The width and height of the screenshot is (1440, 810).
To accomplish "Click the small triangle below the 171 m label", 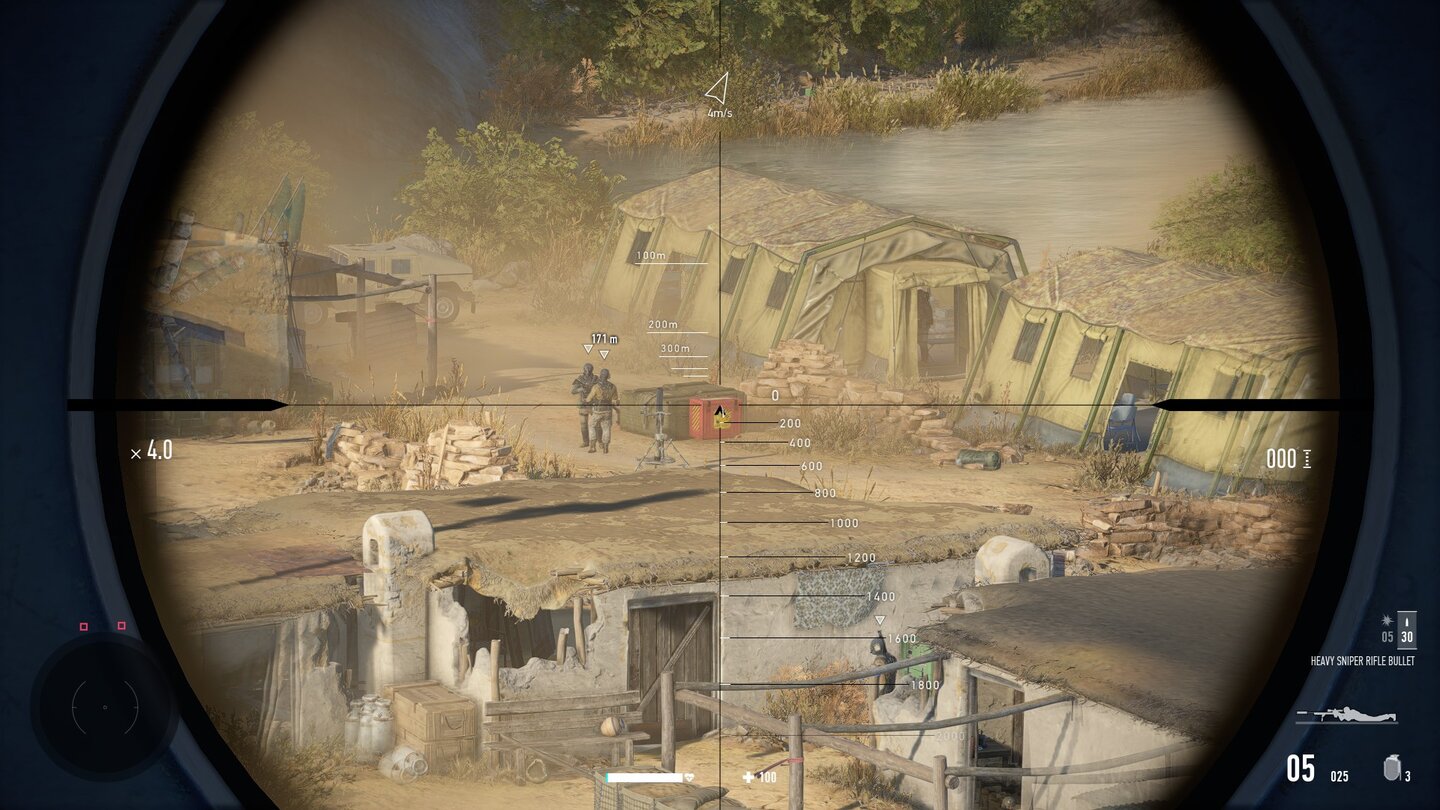I will click(587, 349).
